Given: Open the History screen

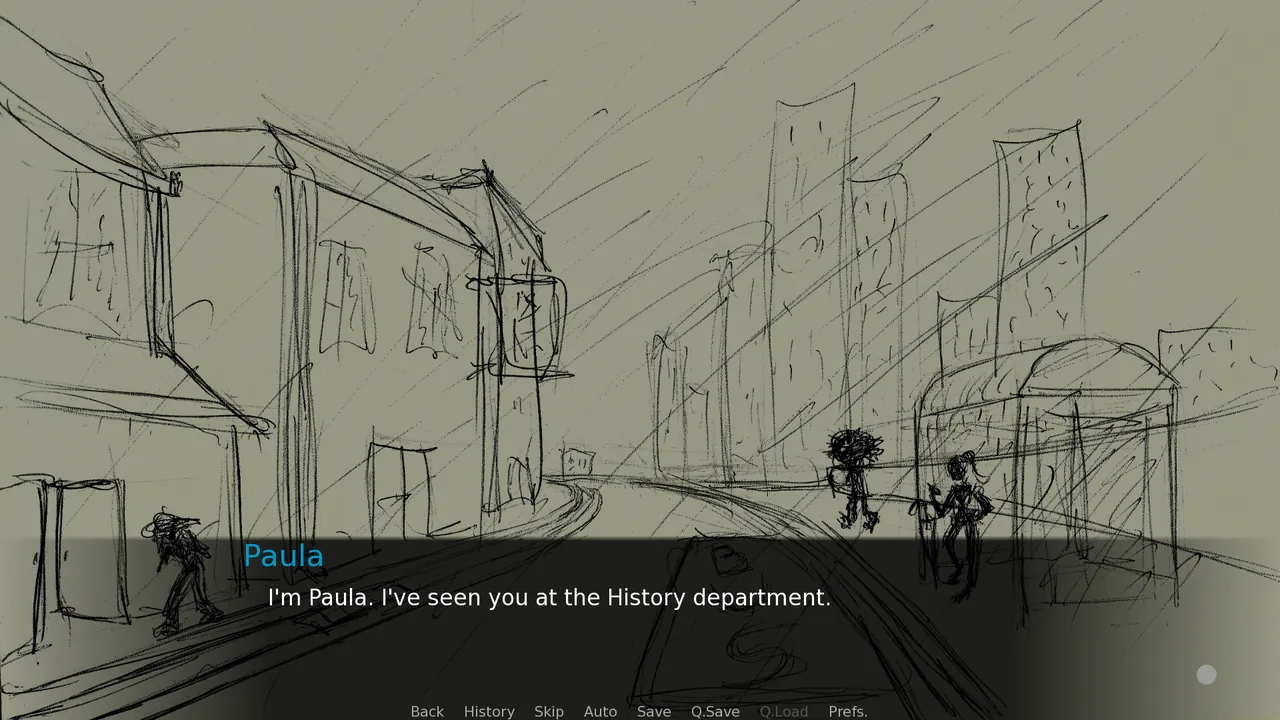Looking at the screenshot, I should (x=489, y=711).
